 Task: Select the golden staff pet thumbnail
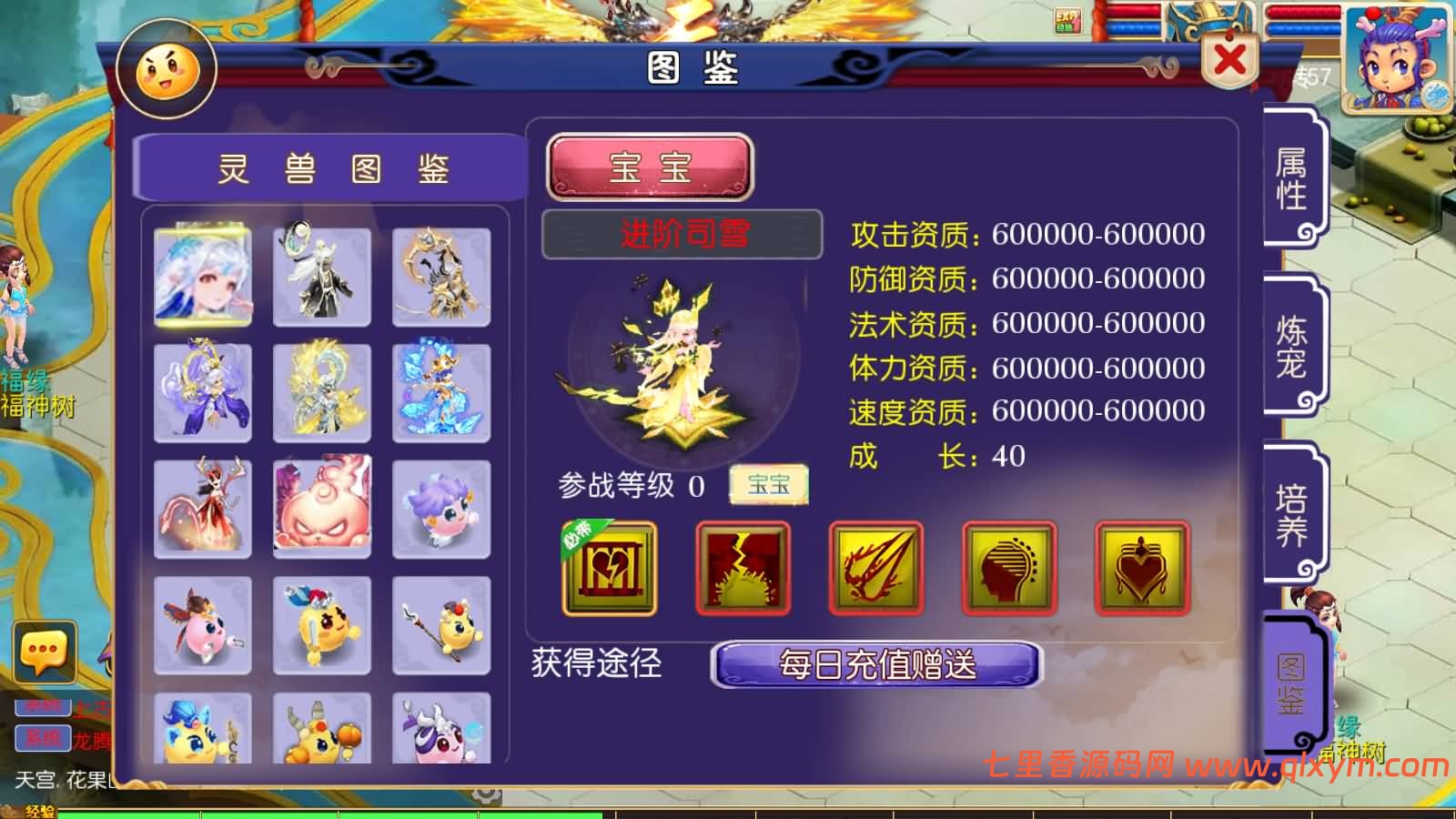pyautogui.click(x=441, y=625)
